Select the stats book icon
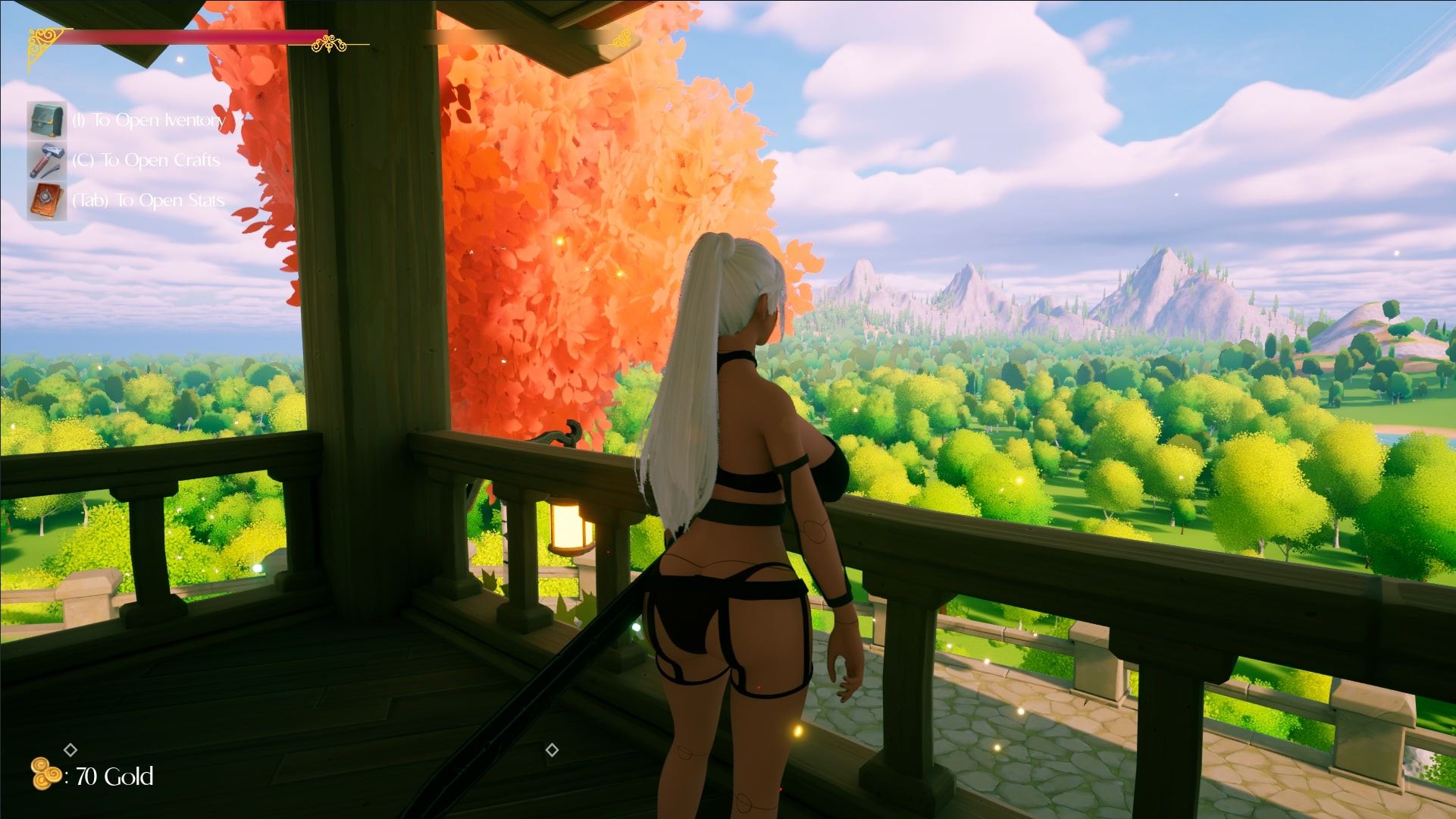 47,201
